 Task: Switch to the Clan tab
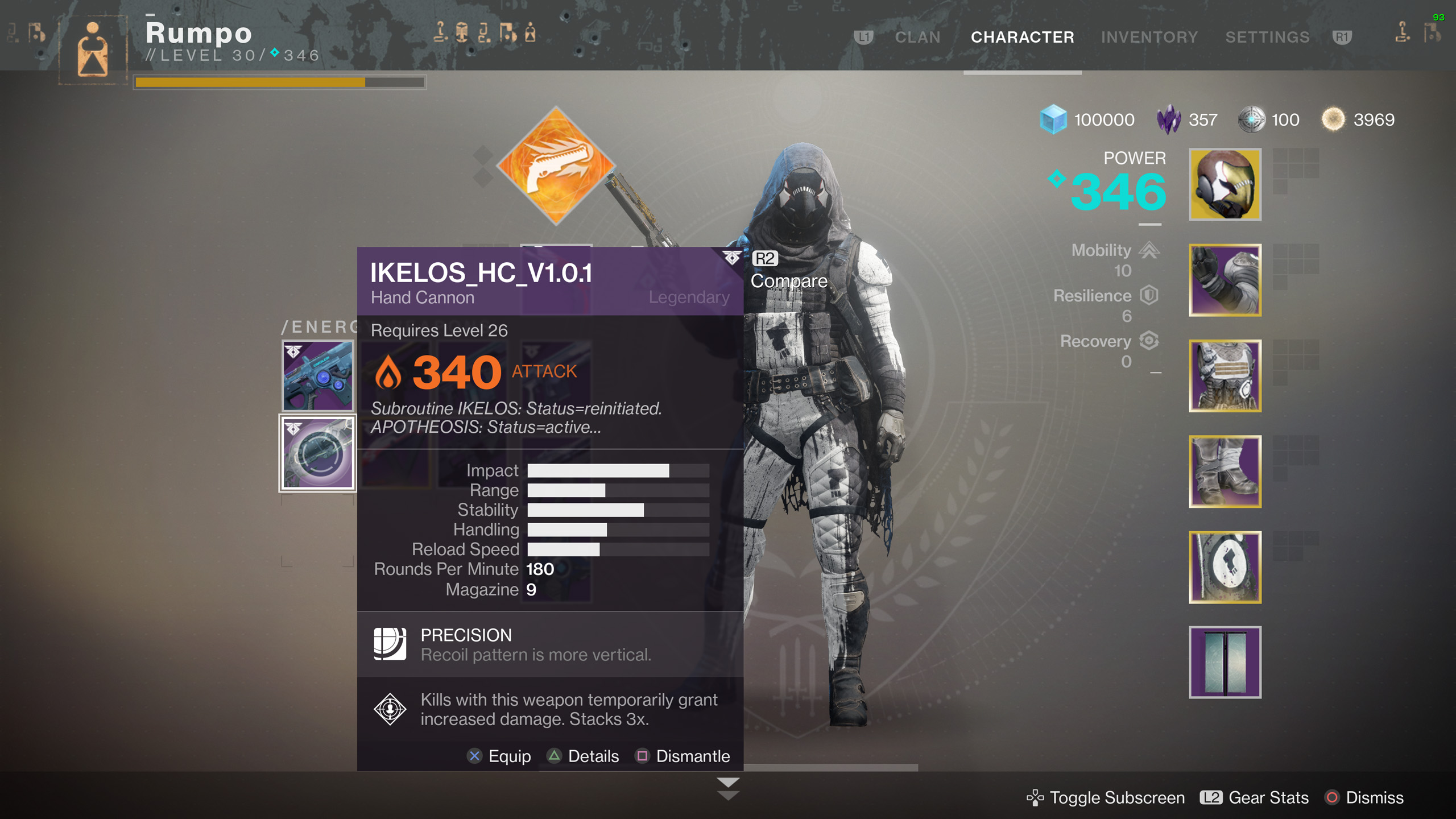click(917, 38)
